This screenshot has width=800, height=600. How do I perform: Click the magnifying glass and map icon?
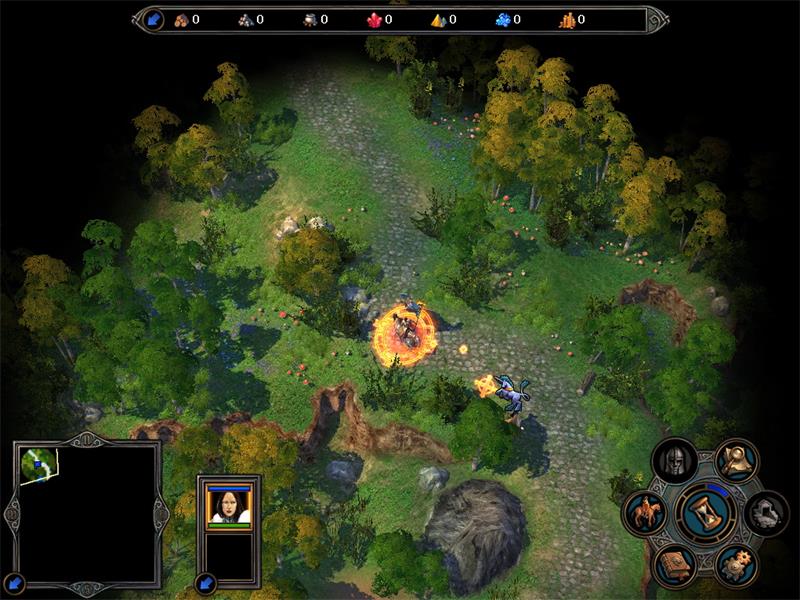737,460
